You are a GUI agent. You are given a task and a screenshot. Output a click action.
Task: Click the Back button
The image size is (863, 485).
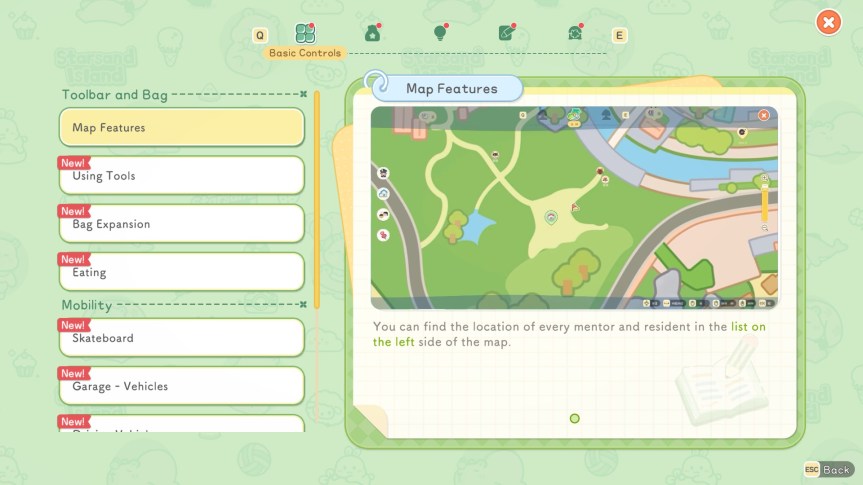pos(828,469)
